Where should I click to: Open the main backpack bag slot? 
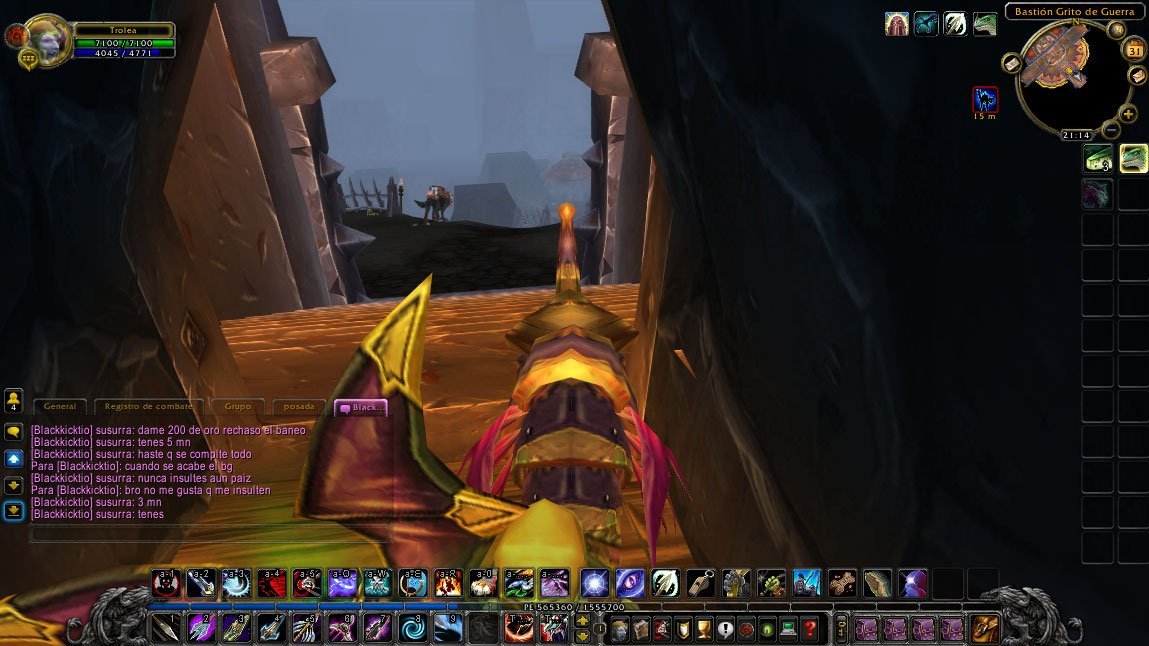coord(984,629)
